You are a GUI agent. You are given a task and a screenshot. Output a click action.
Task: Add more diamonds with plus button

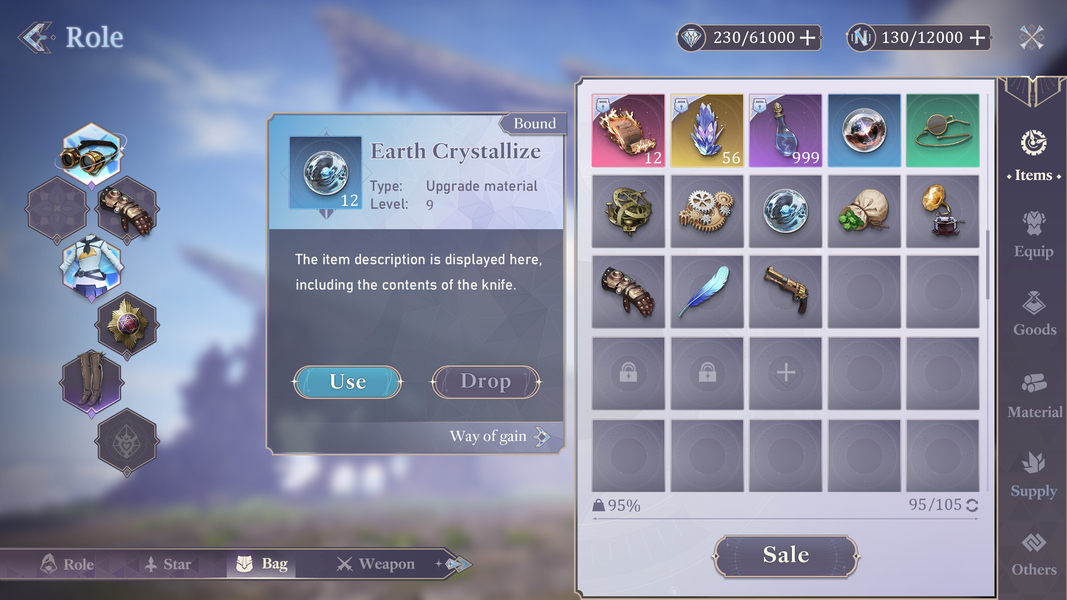pyautogui.click(x=808, y=38)
